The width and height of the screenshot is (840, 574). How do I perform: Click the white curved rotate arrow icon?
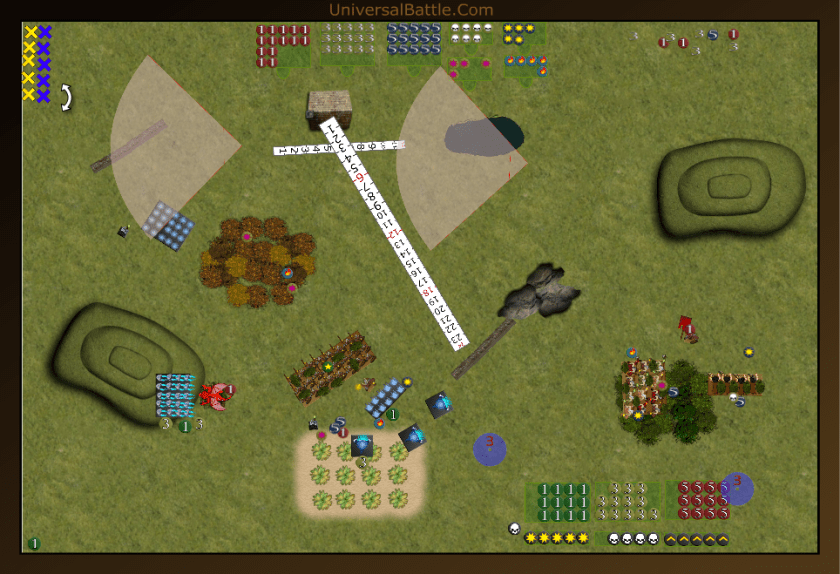click(x=66, y=97)
